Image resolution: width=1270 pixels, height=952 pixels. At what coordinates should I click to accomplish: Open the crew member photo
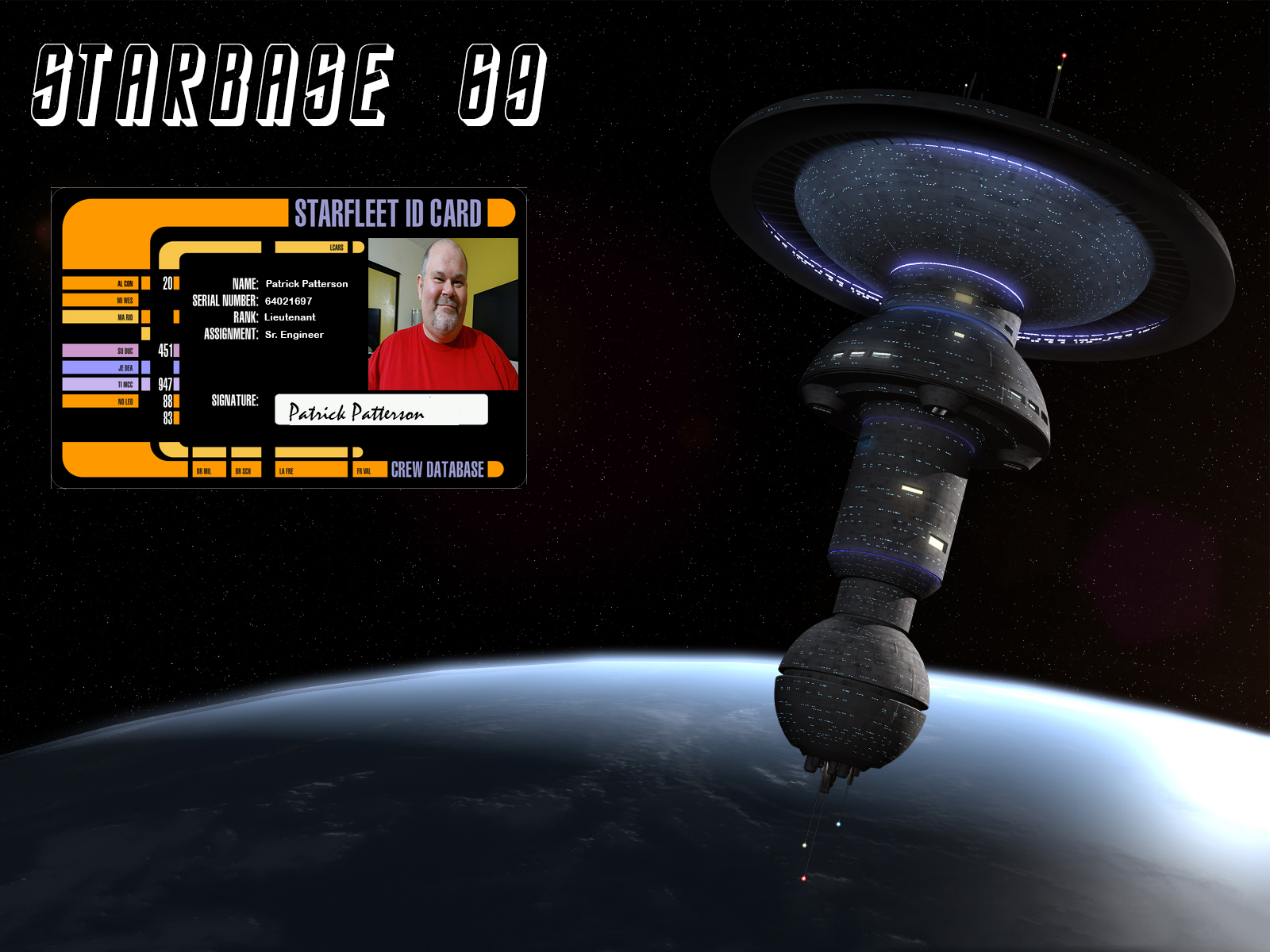443,314
